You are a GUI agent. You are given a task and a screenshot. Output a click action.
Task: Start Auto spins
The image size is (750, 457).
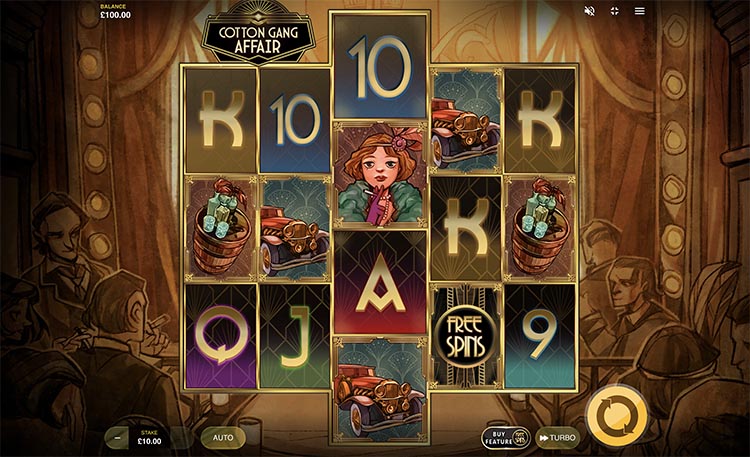(222, 437)
